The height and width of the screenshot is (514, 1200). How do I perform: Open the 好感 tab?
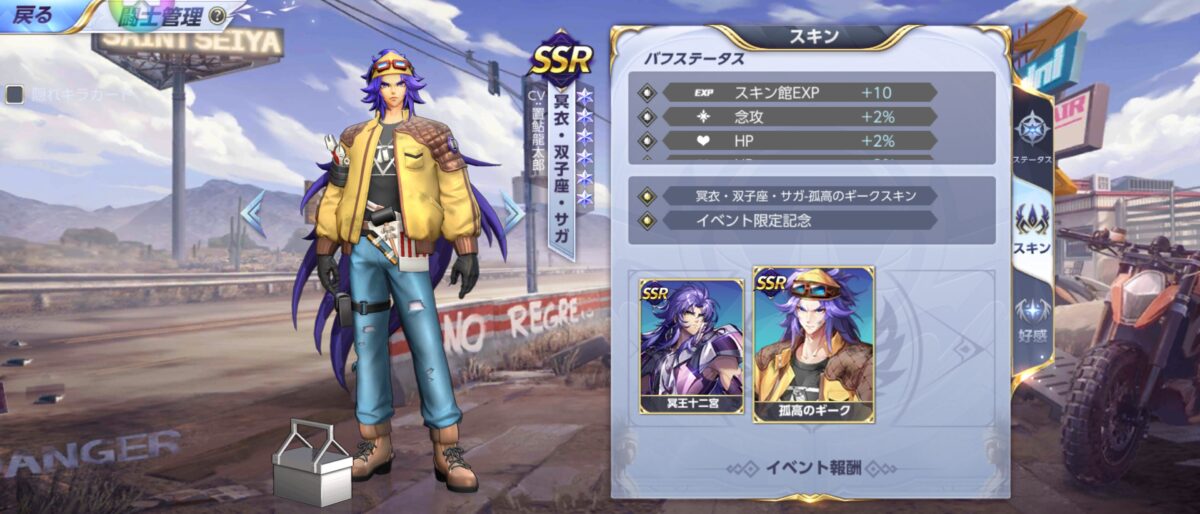point(1031,318)
